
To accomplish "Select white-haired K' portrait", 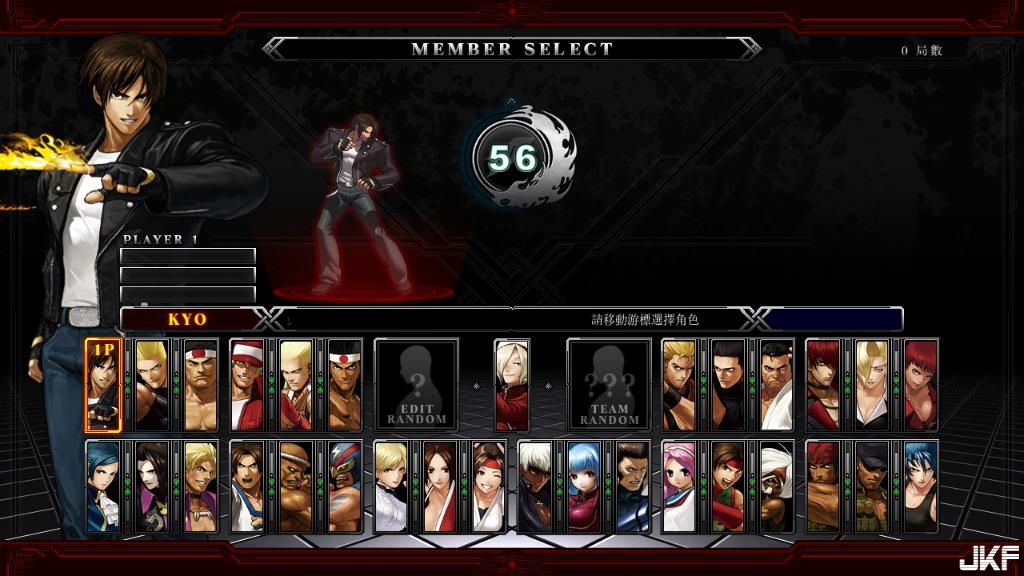I will (535, 487).
